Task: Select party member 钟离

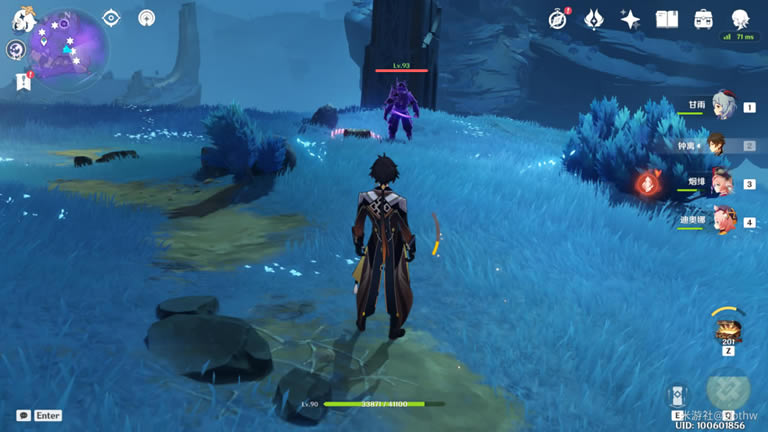Action: tap(718, 145)
